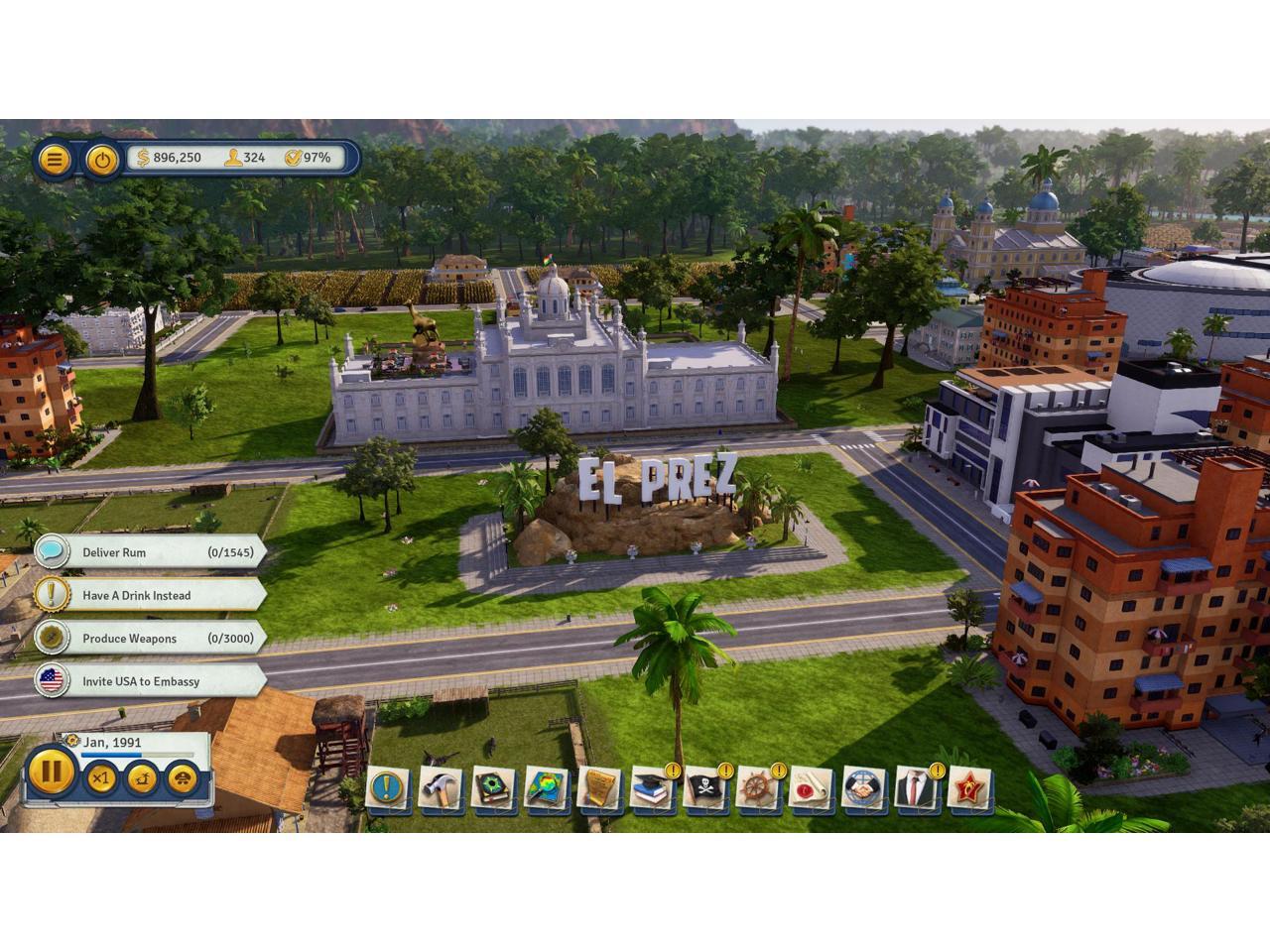Click the yellow power button
The width and height of the screenshot is (1270, 952).
point(101,159)
